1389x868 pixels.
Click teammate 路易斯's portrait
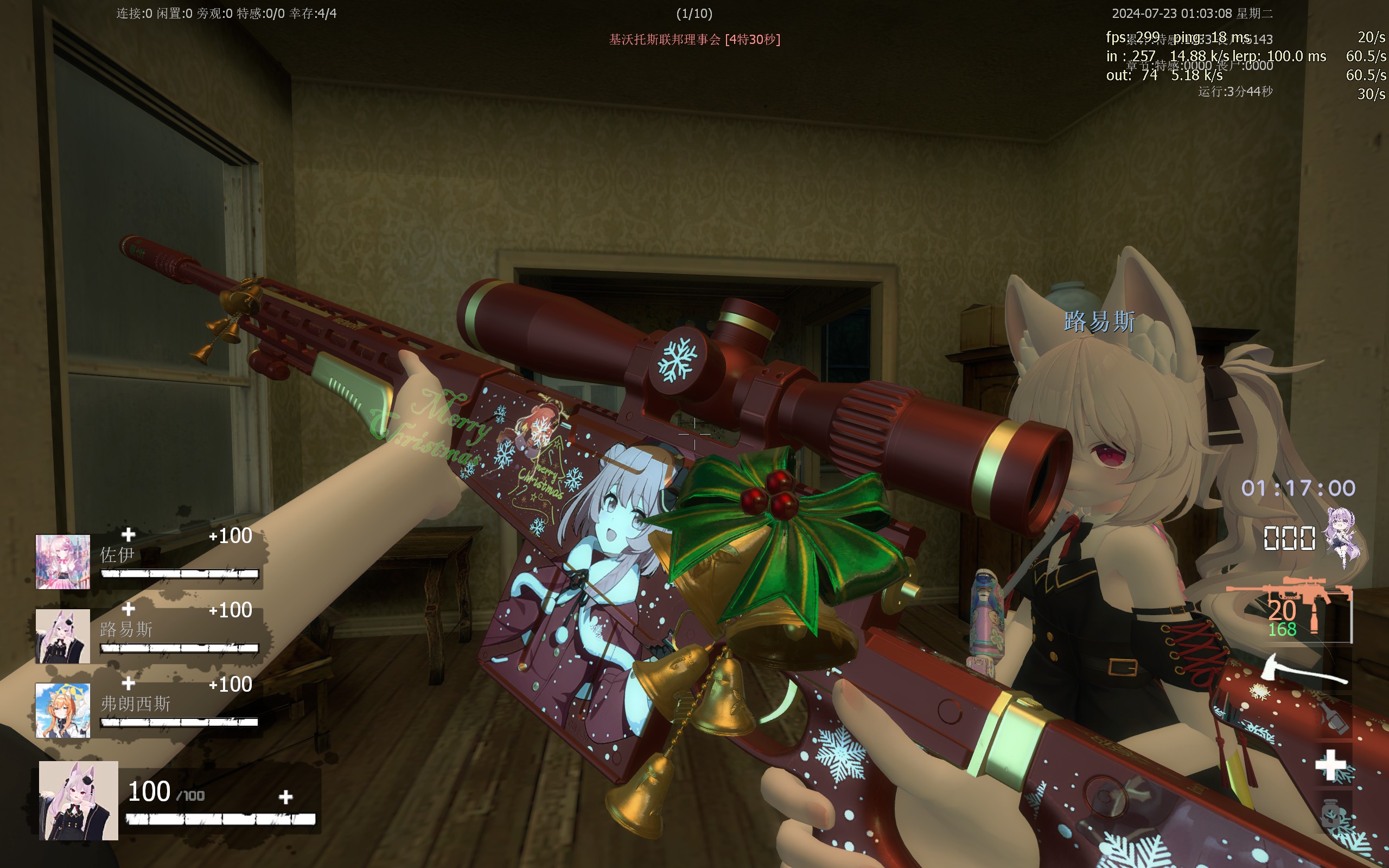62,635
